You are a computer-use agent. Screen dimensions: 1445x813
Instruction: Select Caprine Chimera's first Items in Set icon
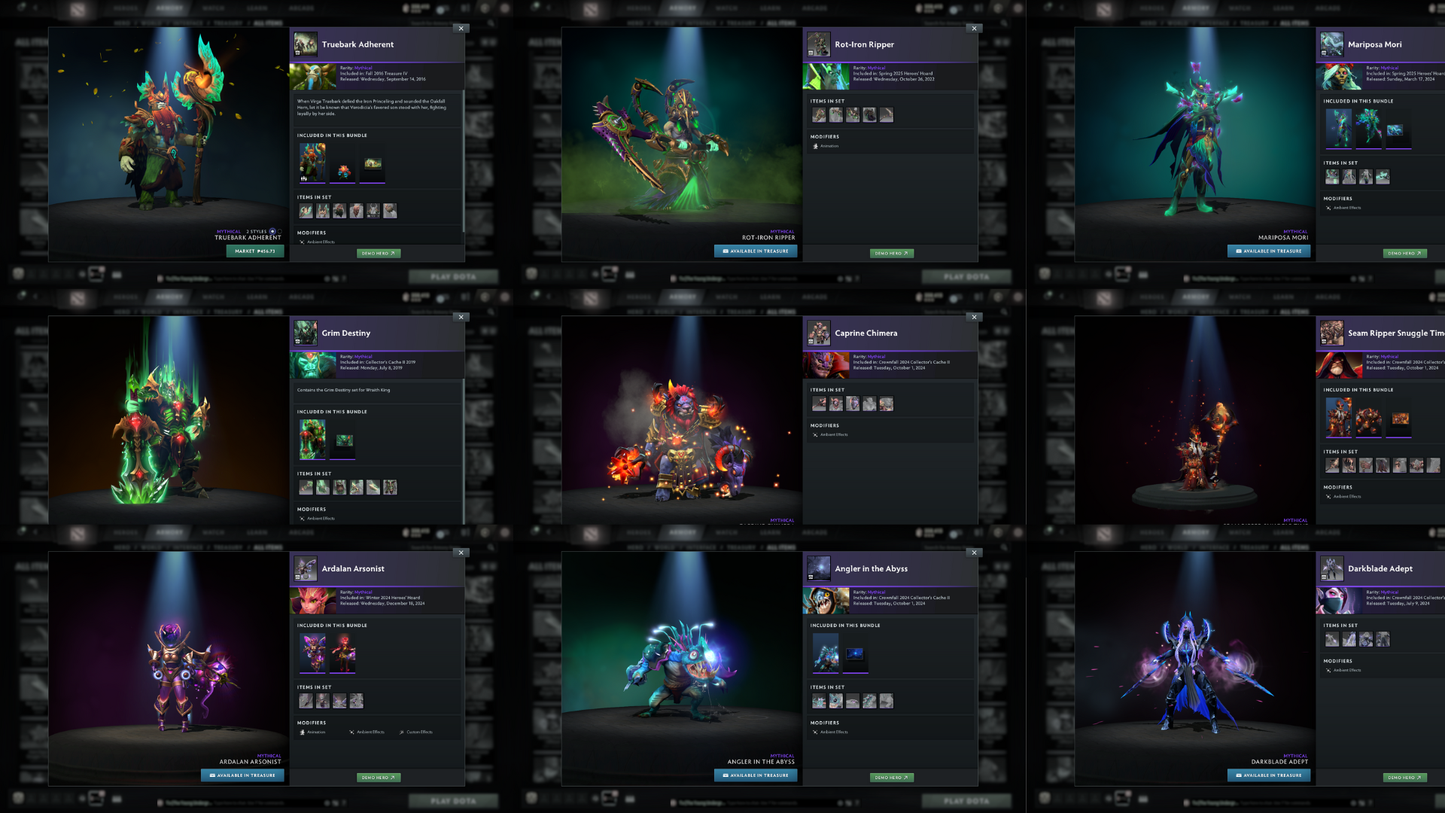[x=818, y=403]
